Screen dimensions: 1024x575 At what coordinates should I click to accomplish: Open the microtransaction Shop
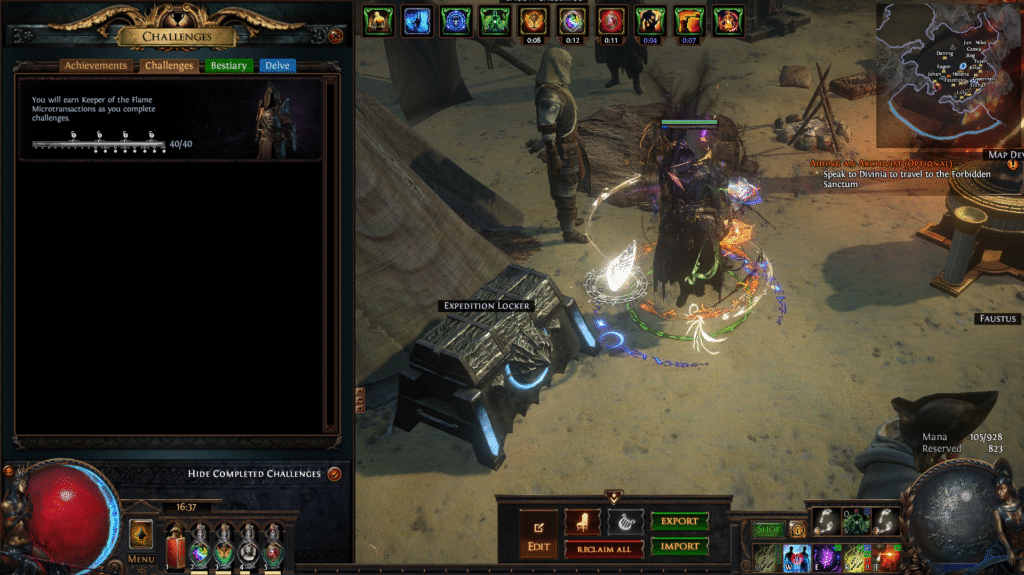click(769, 529)
